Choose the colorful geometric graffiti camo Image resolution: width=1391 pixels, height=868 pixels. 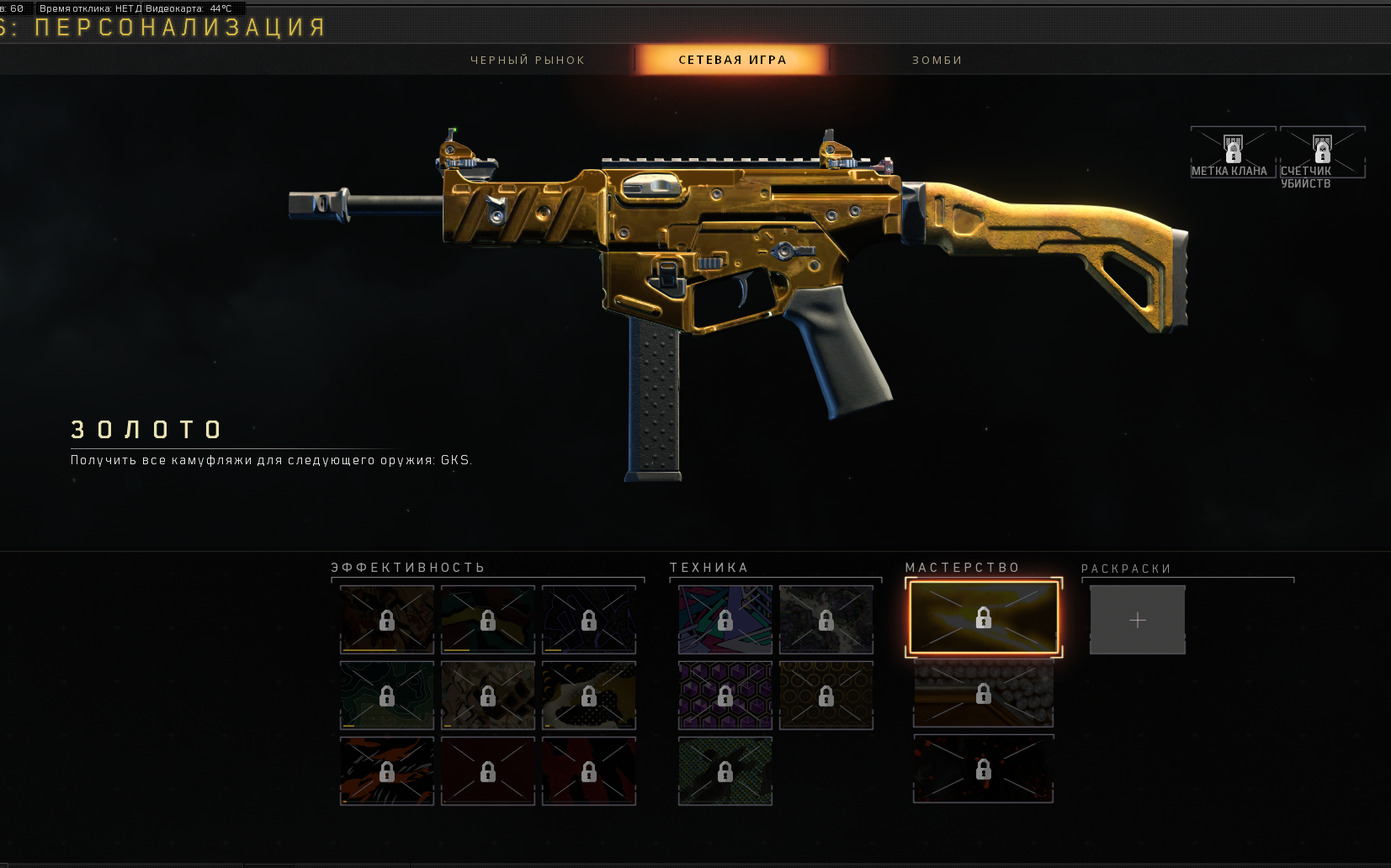click(725, 620)
